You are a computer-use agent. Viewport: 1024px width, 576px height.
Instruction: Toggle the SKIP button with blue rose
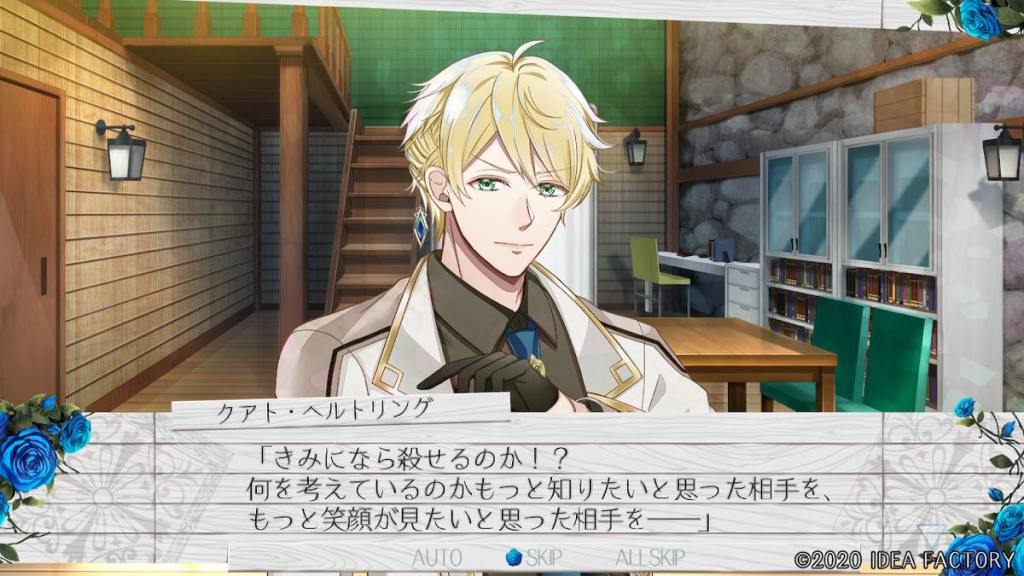534,556
